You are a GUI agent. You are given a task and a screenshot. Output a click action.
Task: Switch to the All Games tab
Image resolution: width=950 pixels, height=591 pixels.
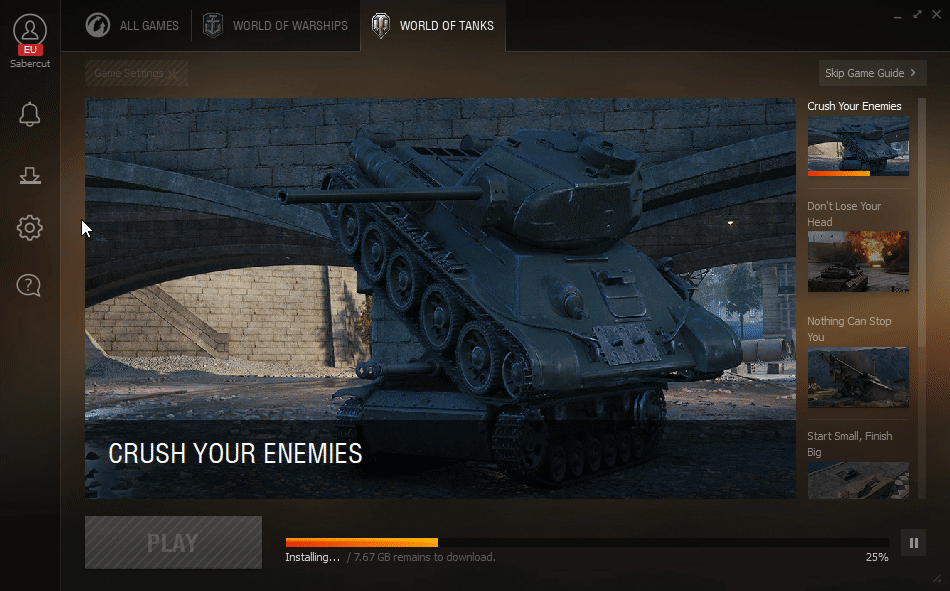tap(132, 26)
